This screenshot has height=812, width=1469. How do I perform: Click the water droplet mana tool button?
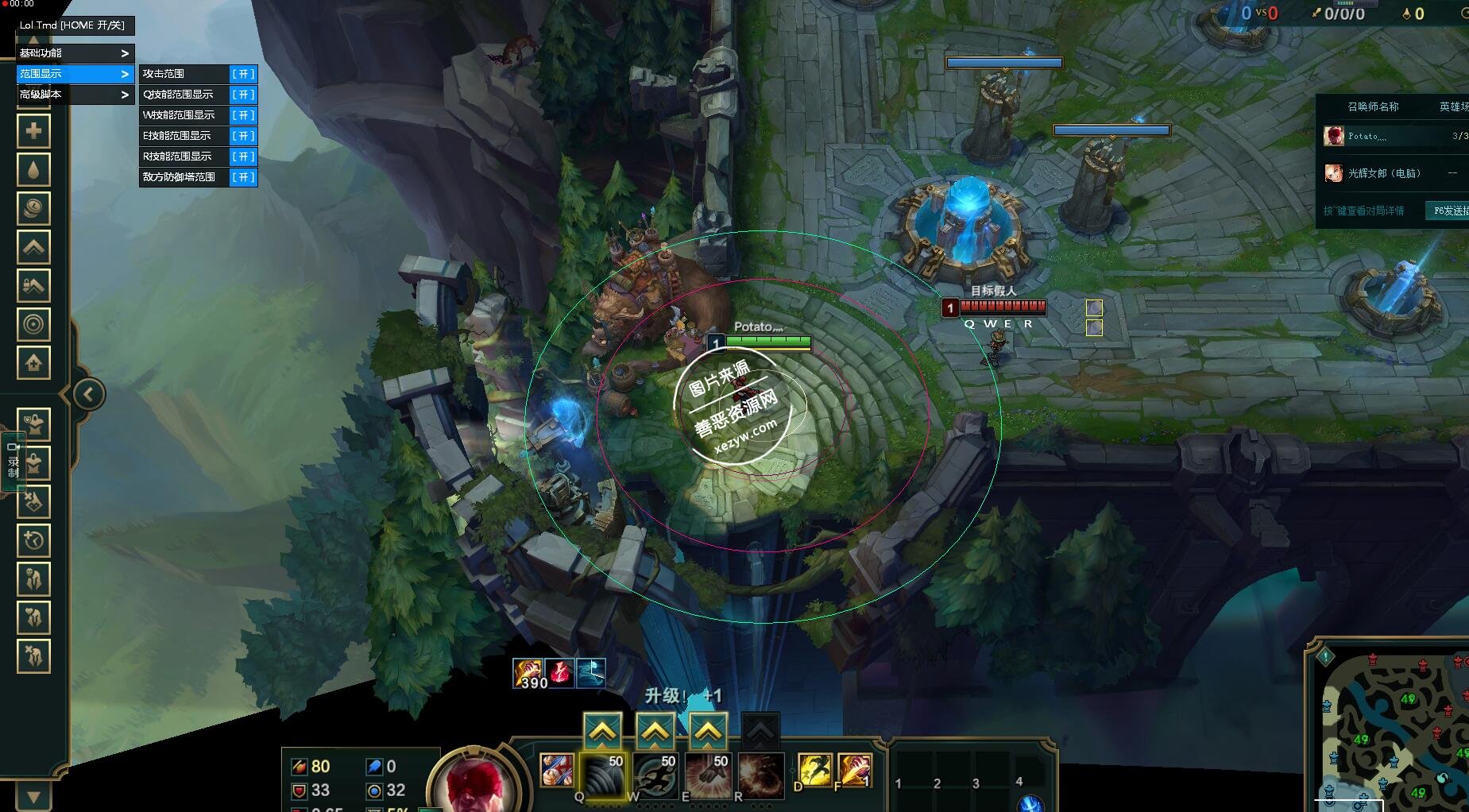(x=33, y=170)
